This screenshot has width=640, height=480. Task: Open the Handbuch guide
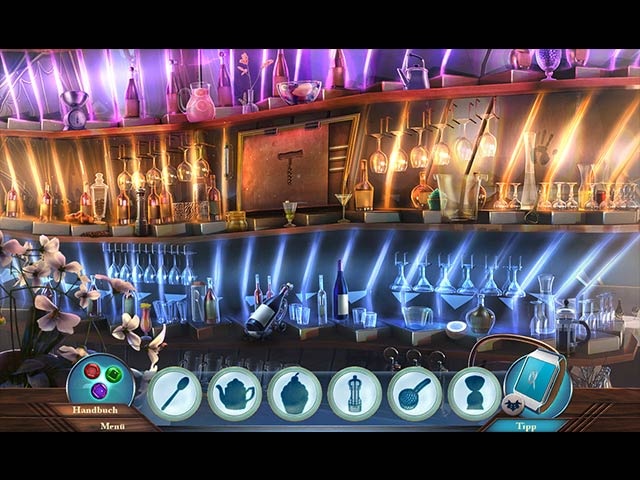pos(95,410)
